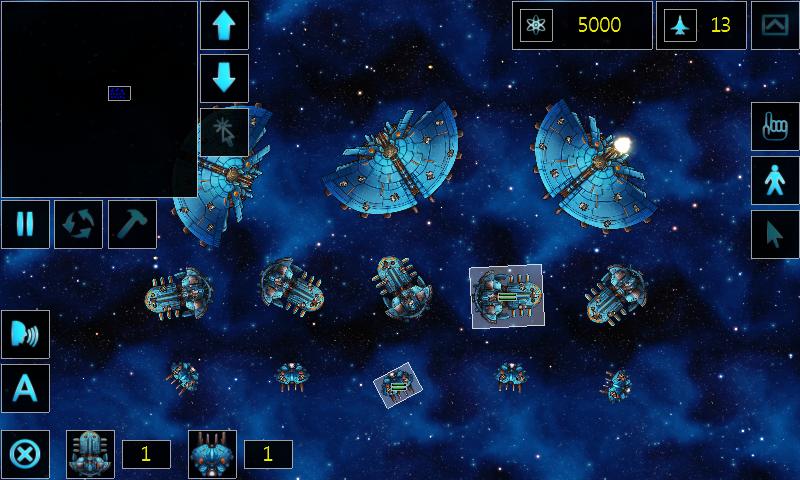The image size is (800, 480).
Task: Select the letter A button
Action: [24, 388]
